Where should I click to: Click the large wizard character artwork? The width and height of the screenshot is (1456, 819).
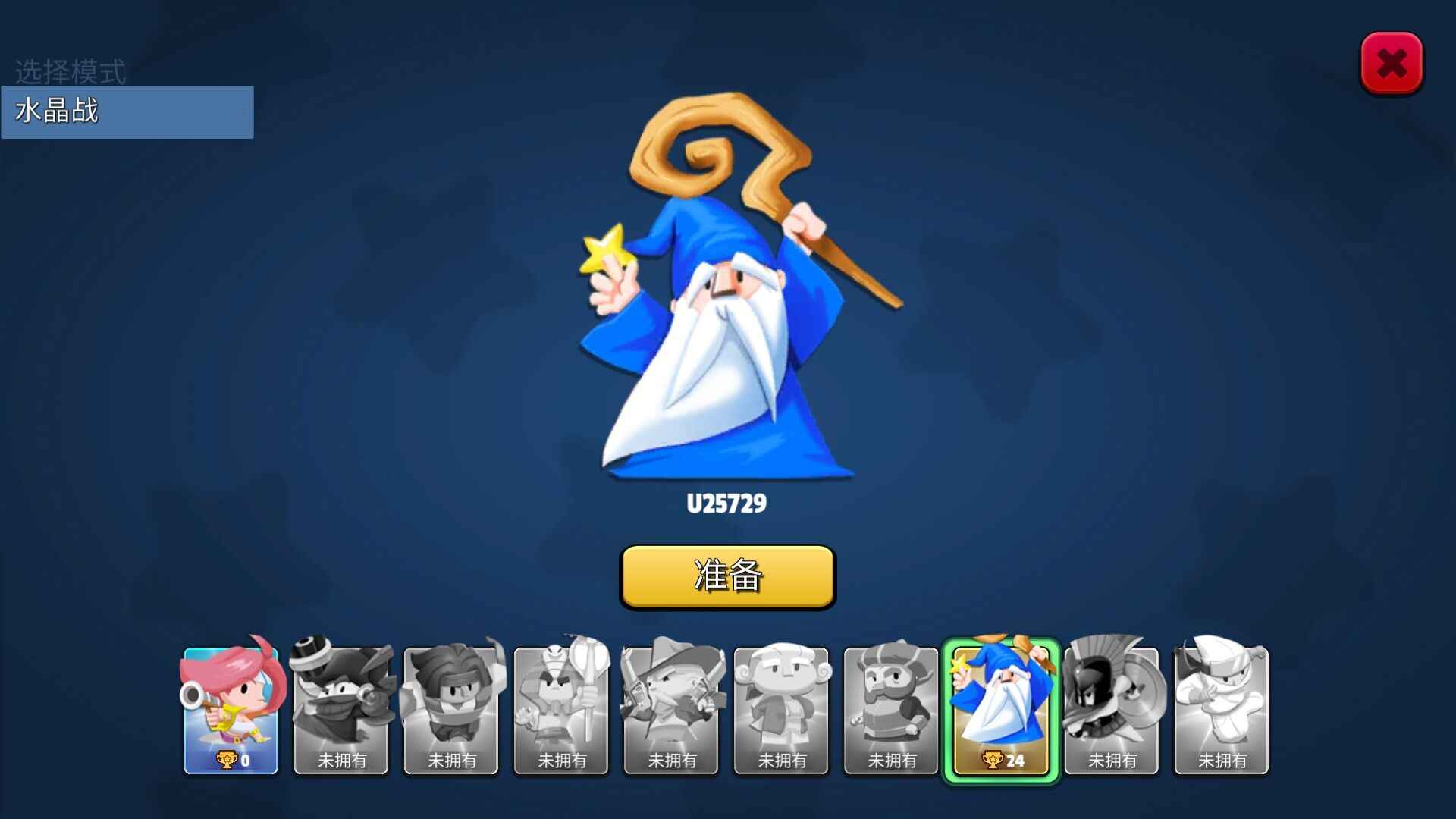[728, 303]
